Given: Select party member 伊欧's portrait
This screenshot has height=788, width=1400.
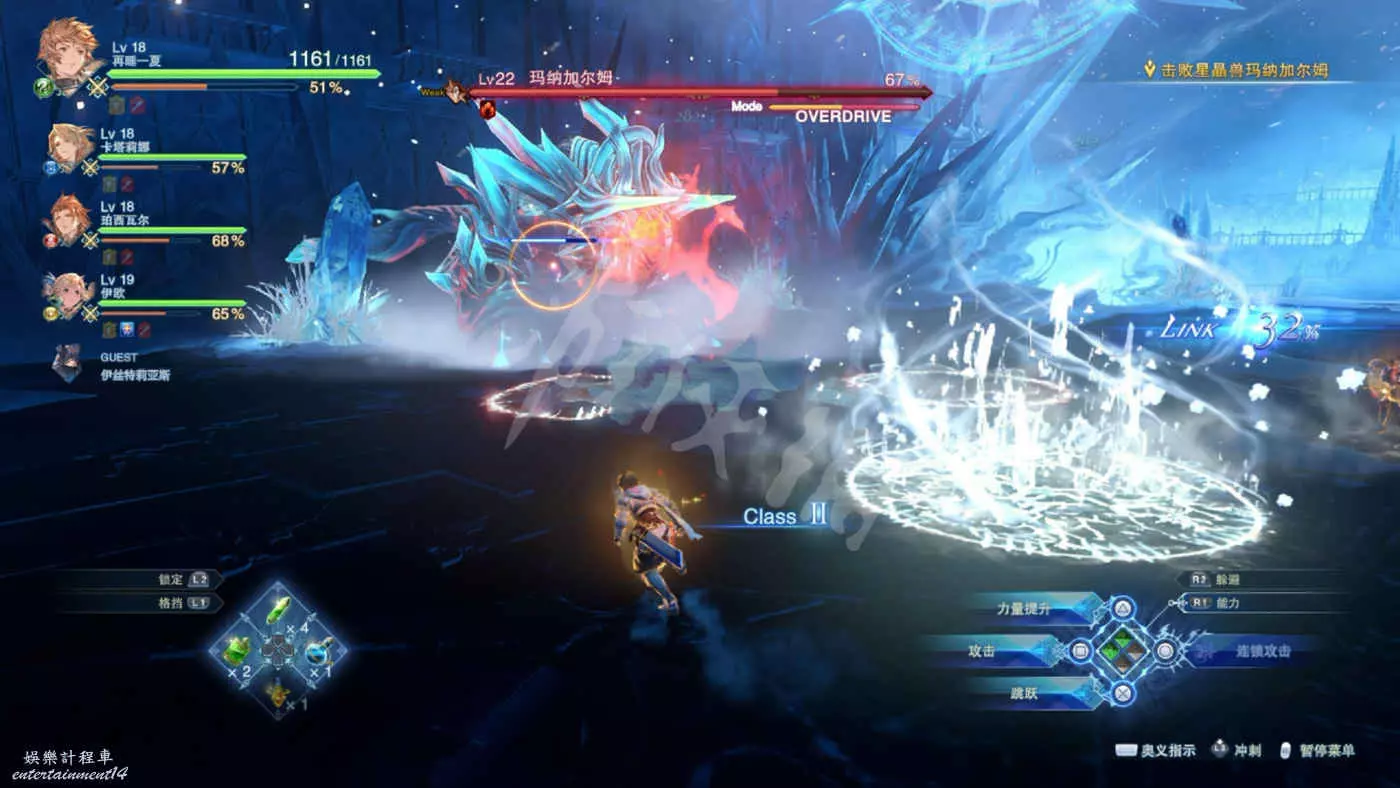Looking at the screenshot, I should coord(69,293).
